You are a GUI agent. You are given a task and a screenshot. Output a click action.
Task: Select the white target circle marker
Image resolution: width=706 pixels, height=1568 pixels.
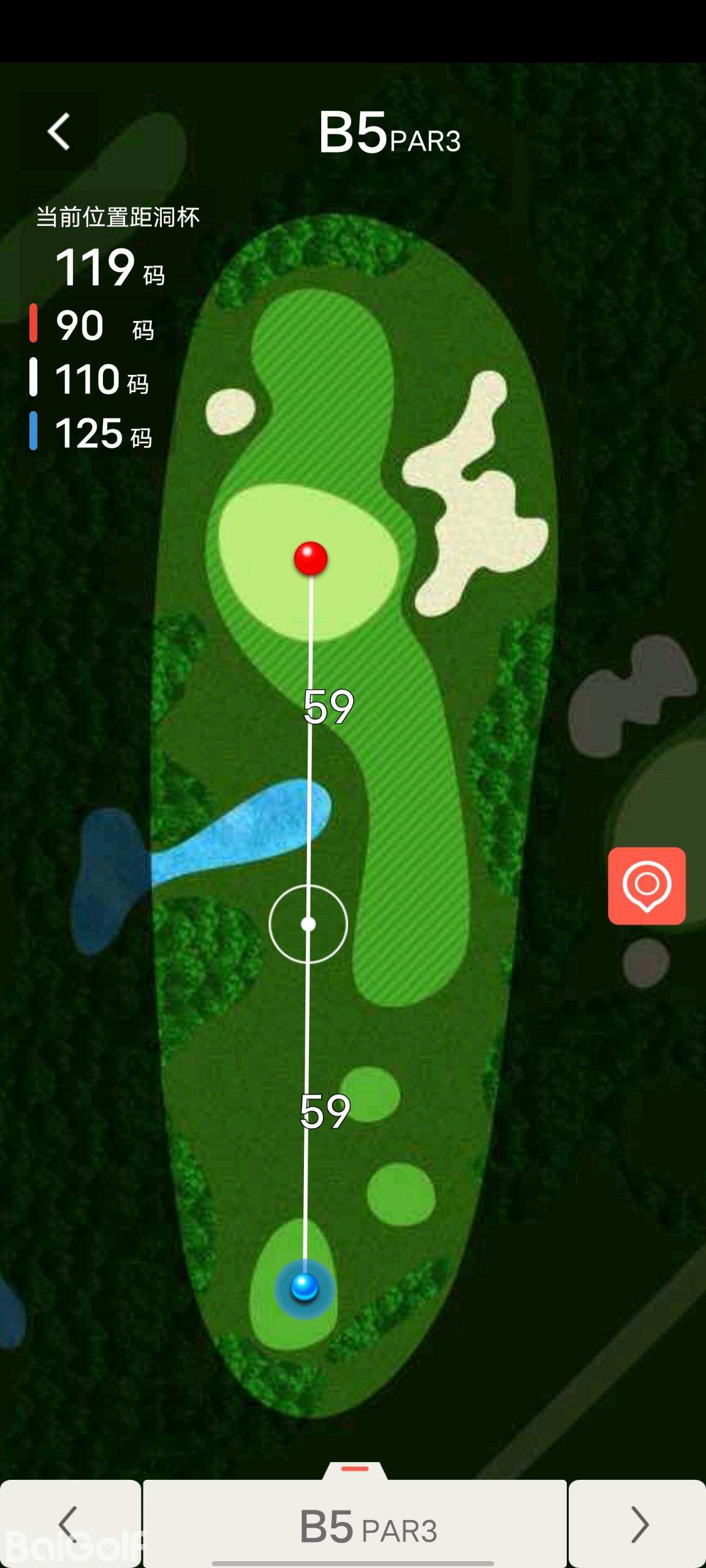pos(308,924)
